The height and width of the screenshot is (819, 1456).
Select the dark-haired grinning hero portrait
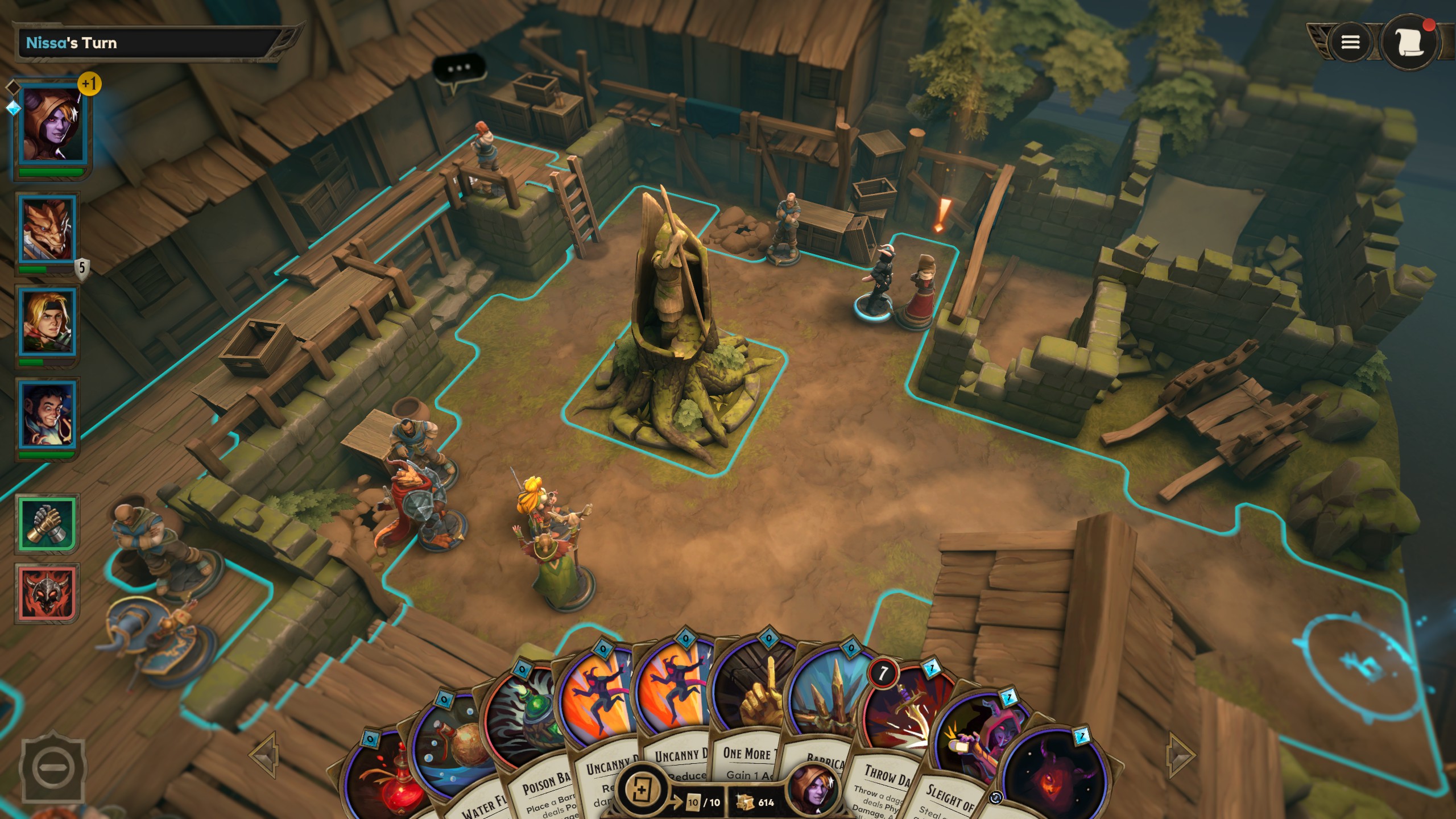click(48, 415)
